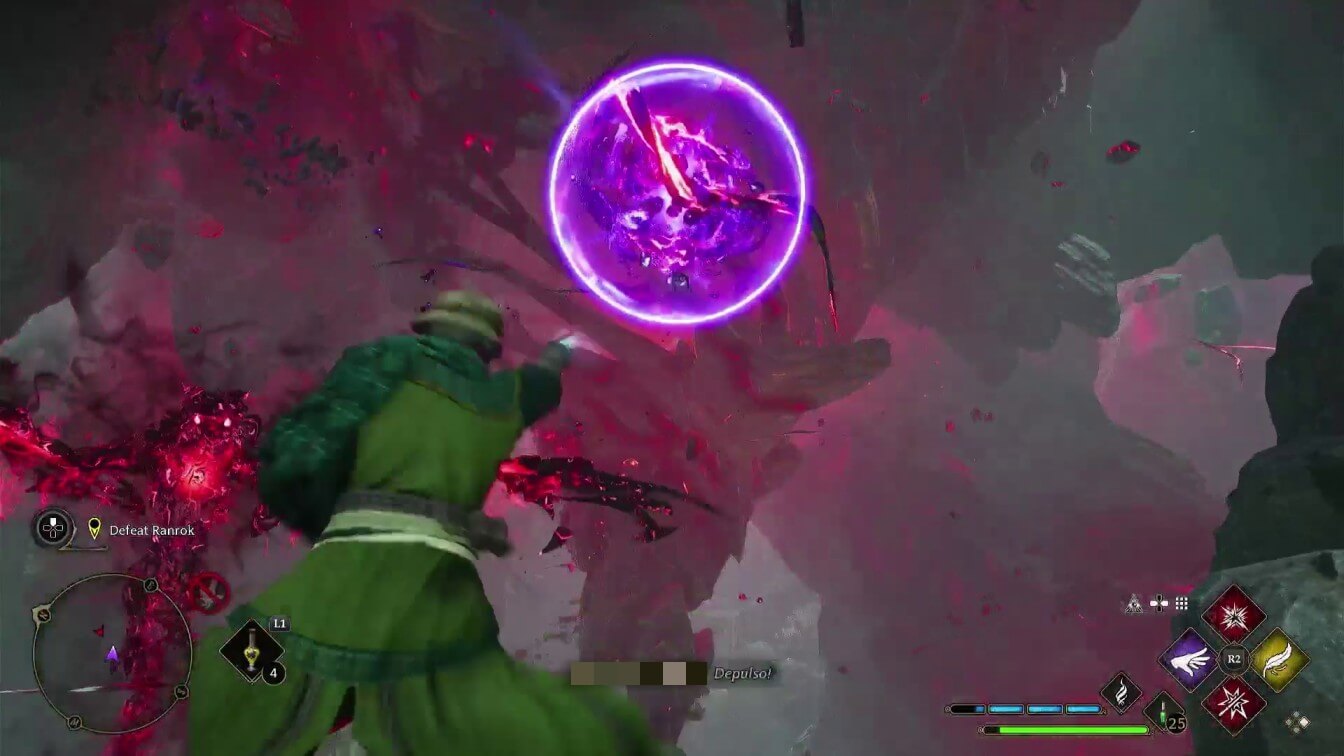Image resolution: width=1344 pixels, height=756 pixels.
Task: Select the yellow Levioso feather spell icon
Action: [1280, 661]
